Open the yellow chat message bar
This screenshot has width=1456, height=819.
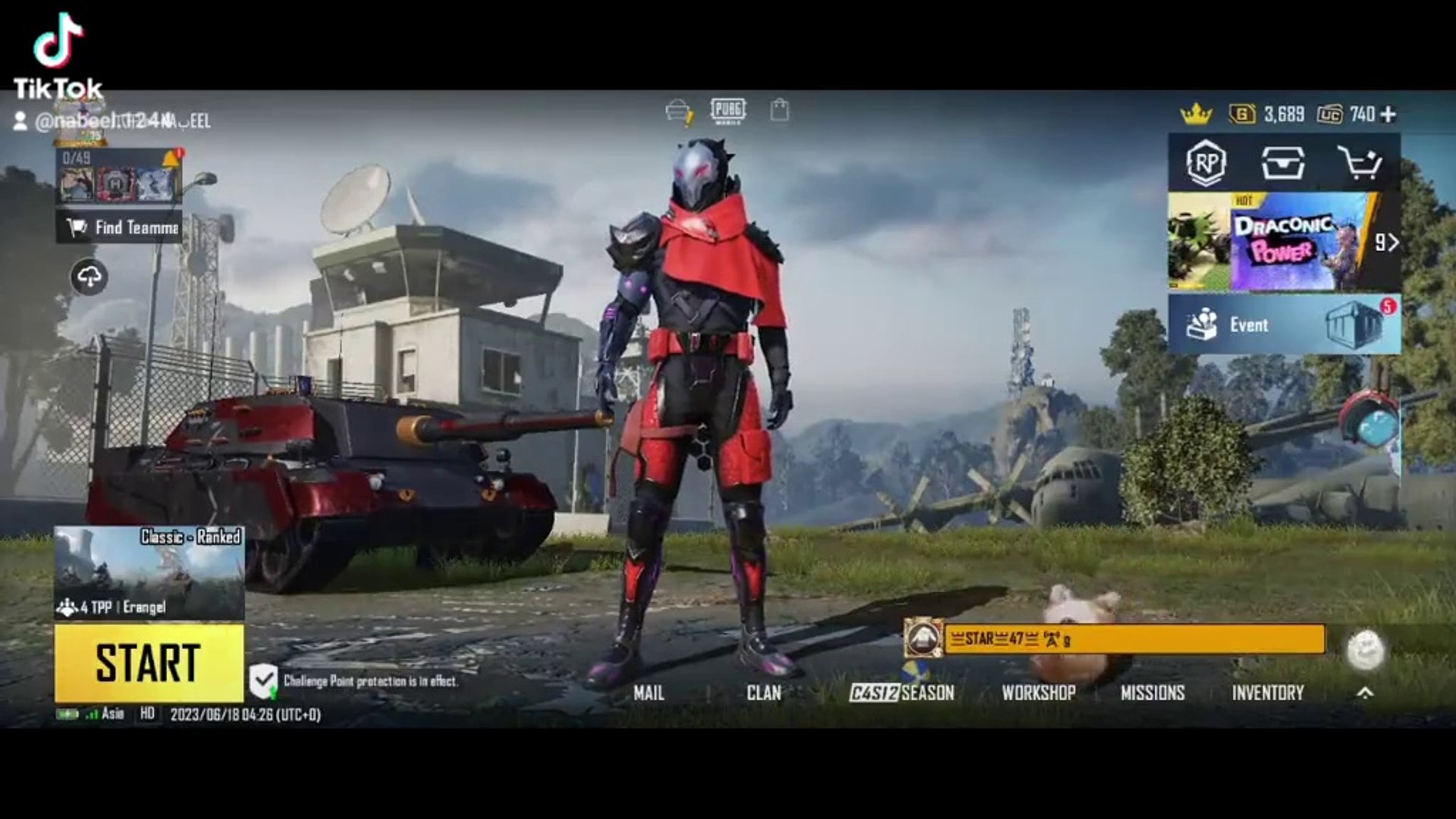point(1134,639)
